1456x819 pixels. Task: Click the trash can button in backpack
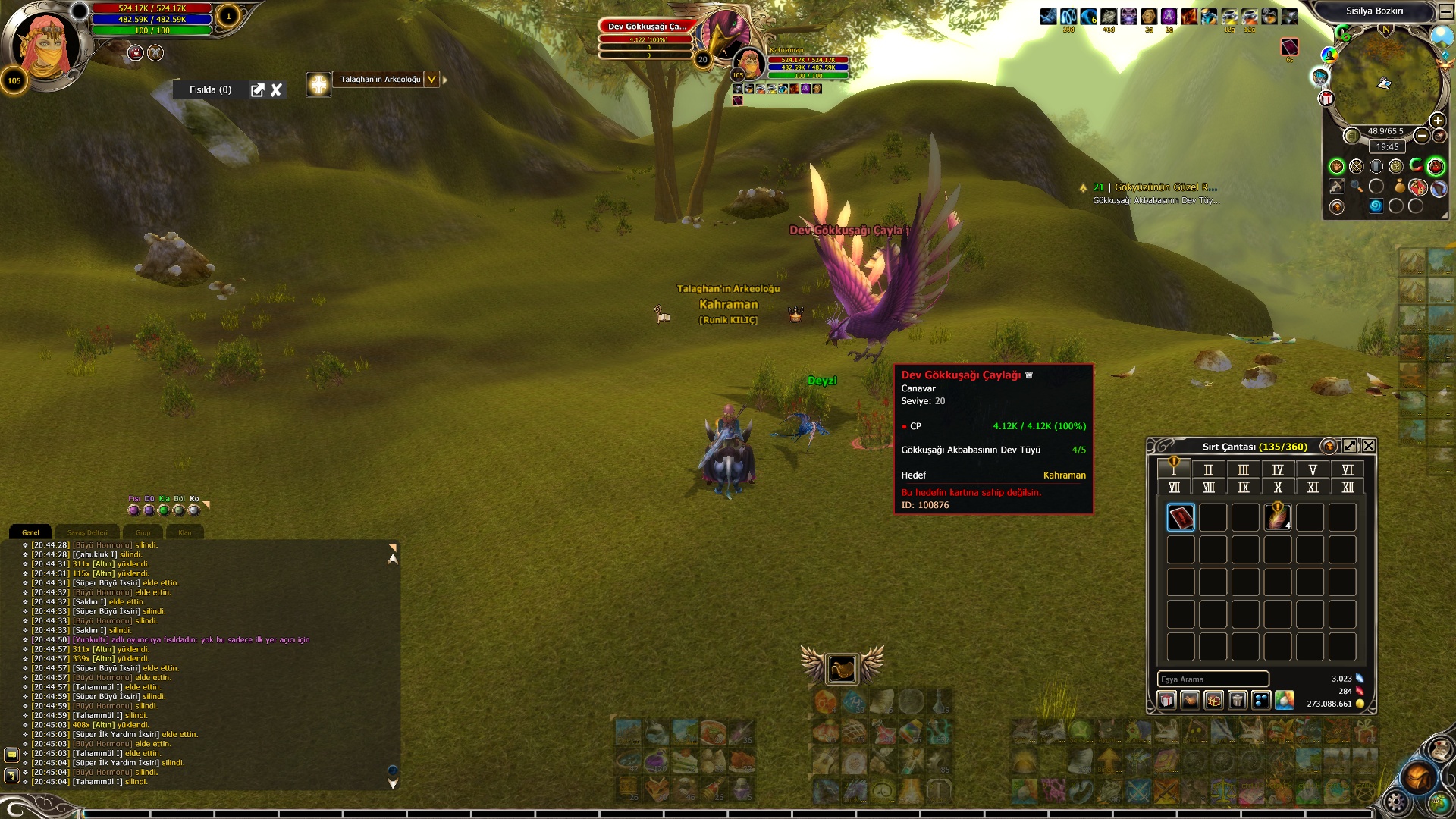point(1238,700)
